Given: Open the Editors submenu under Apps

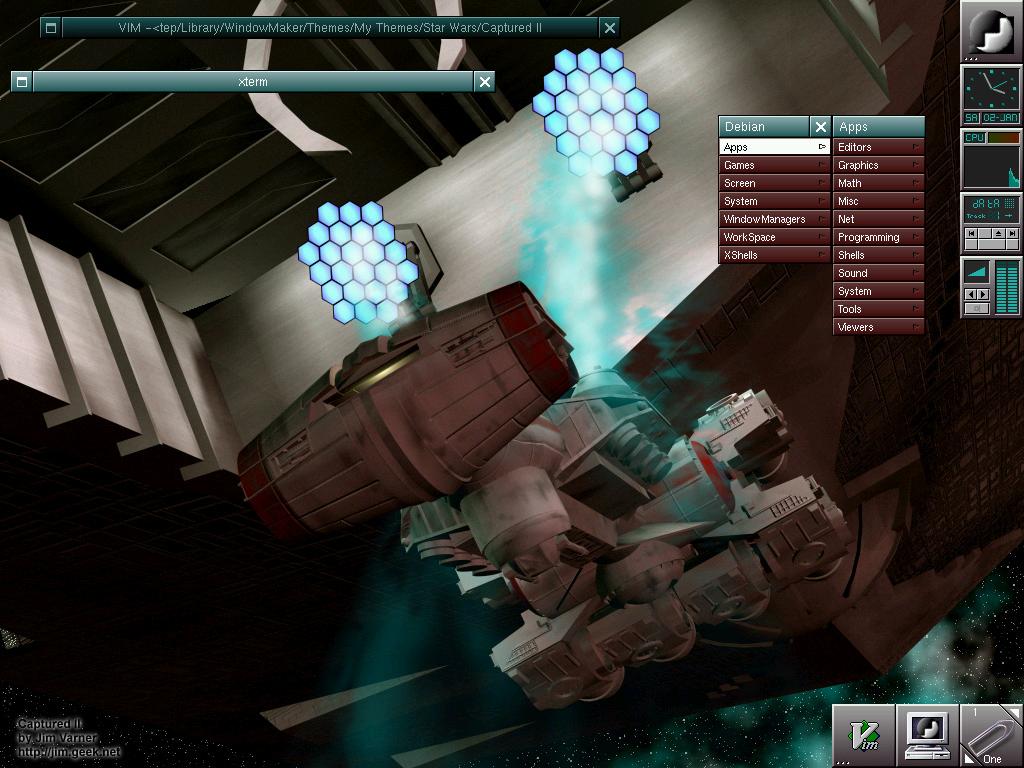Looking at the screenshot, I should (878, 147).
